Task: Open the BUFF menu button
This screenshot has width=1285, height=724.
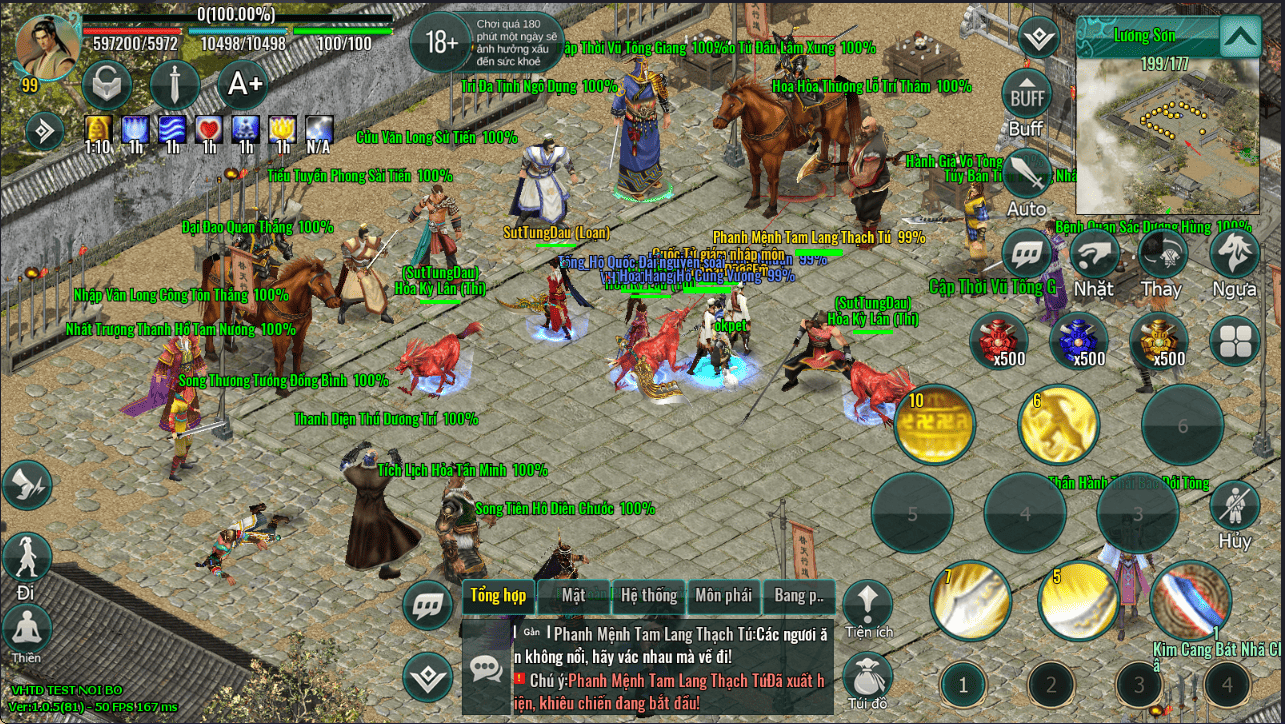Action: pos(1026,97)
